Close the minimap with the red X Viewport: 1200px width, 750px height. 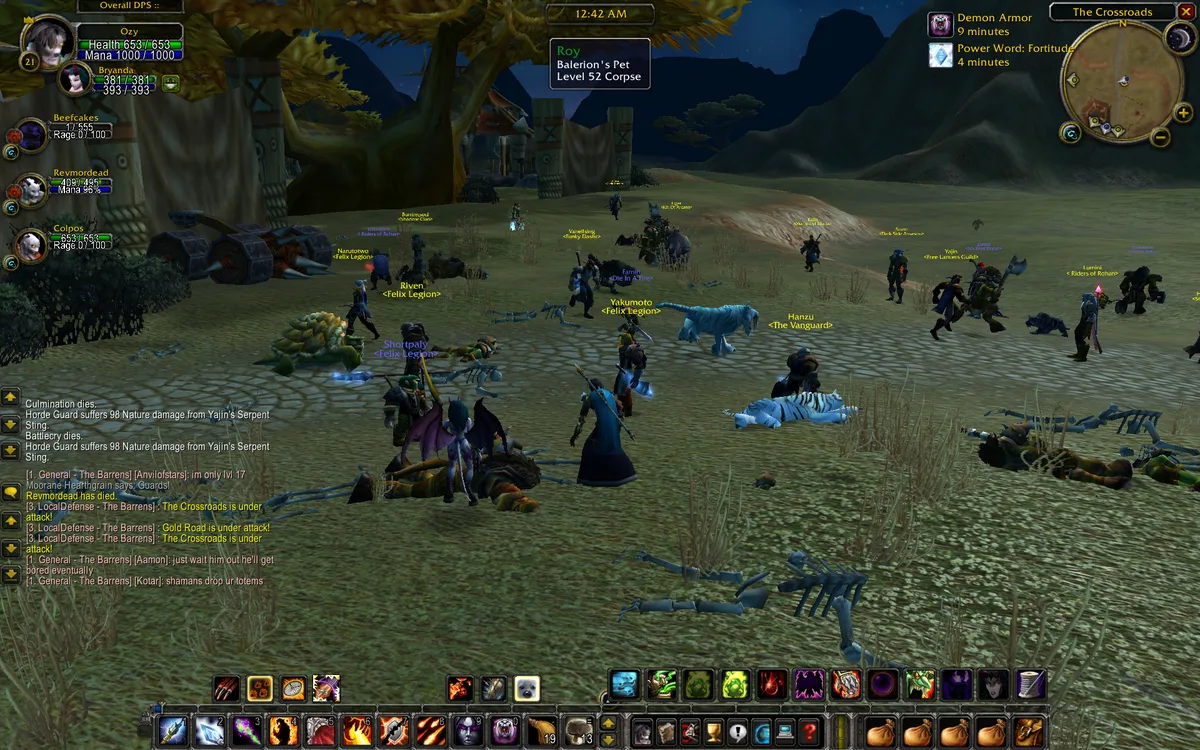point(1186,12)
